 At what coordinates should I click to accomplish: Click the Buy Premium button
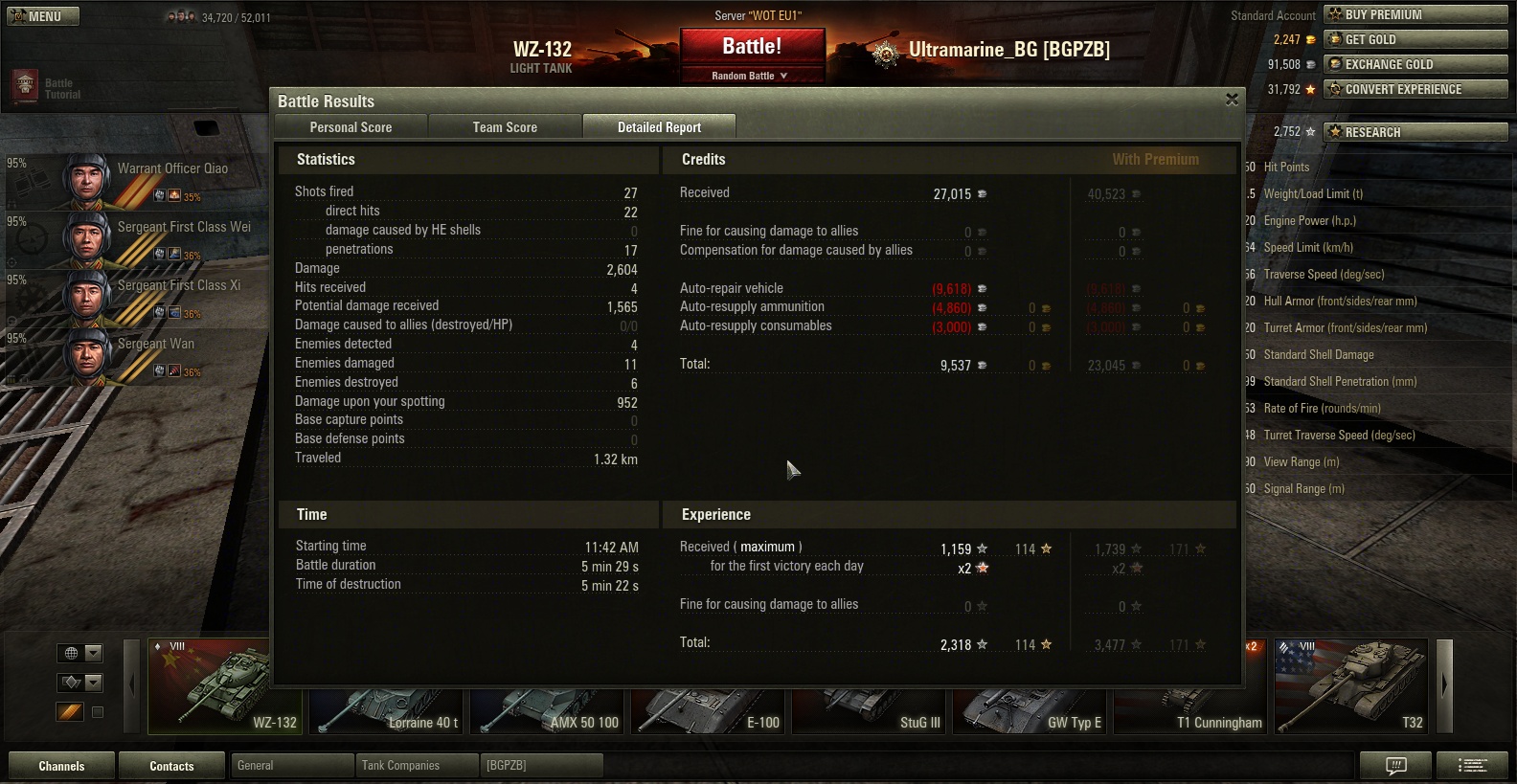coord(1415,14)
